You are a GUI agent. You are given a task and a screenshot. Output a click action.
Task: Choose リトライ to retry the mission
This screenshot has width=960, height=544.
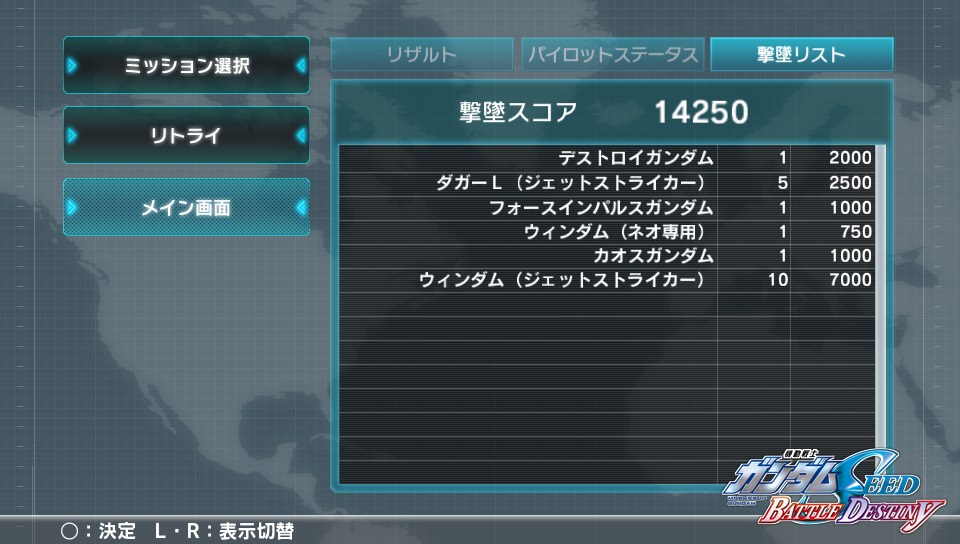point(187,136)
